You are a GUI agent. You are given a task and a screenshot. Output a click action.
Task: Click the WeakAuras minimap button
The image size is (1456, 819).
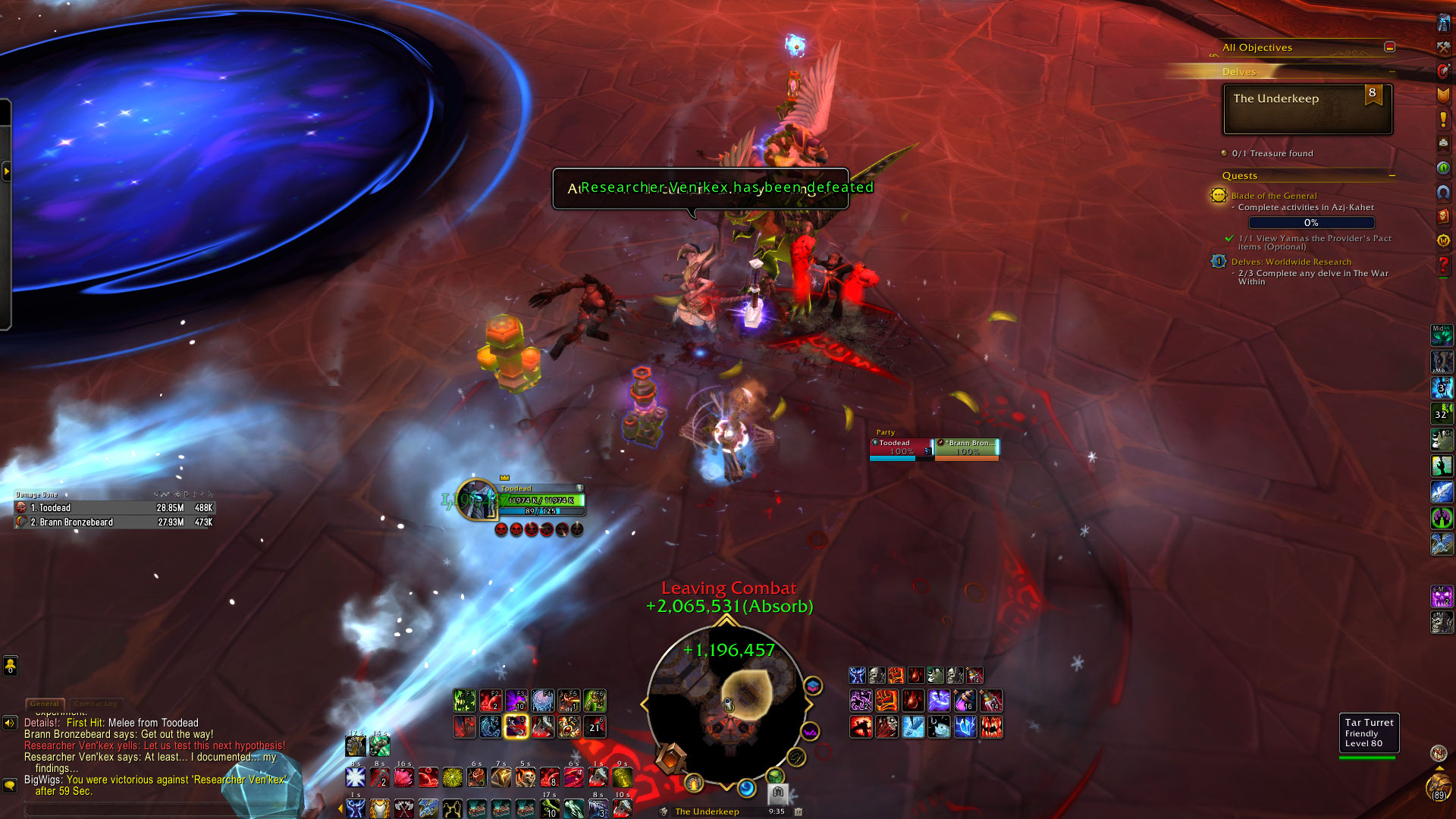pos(811,732)
